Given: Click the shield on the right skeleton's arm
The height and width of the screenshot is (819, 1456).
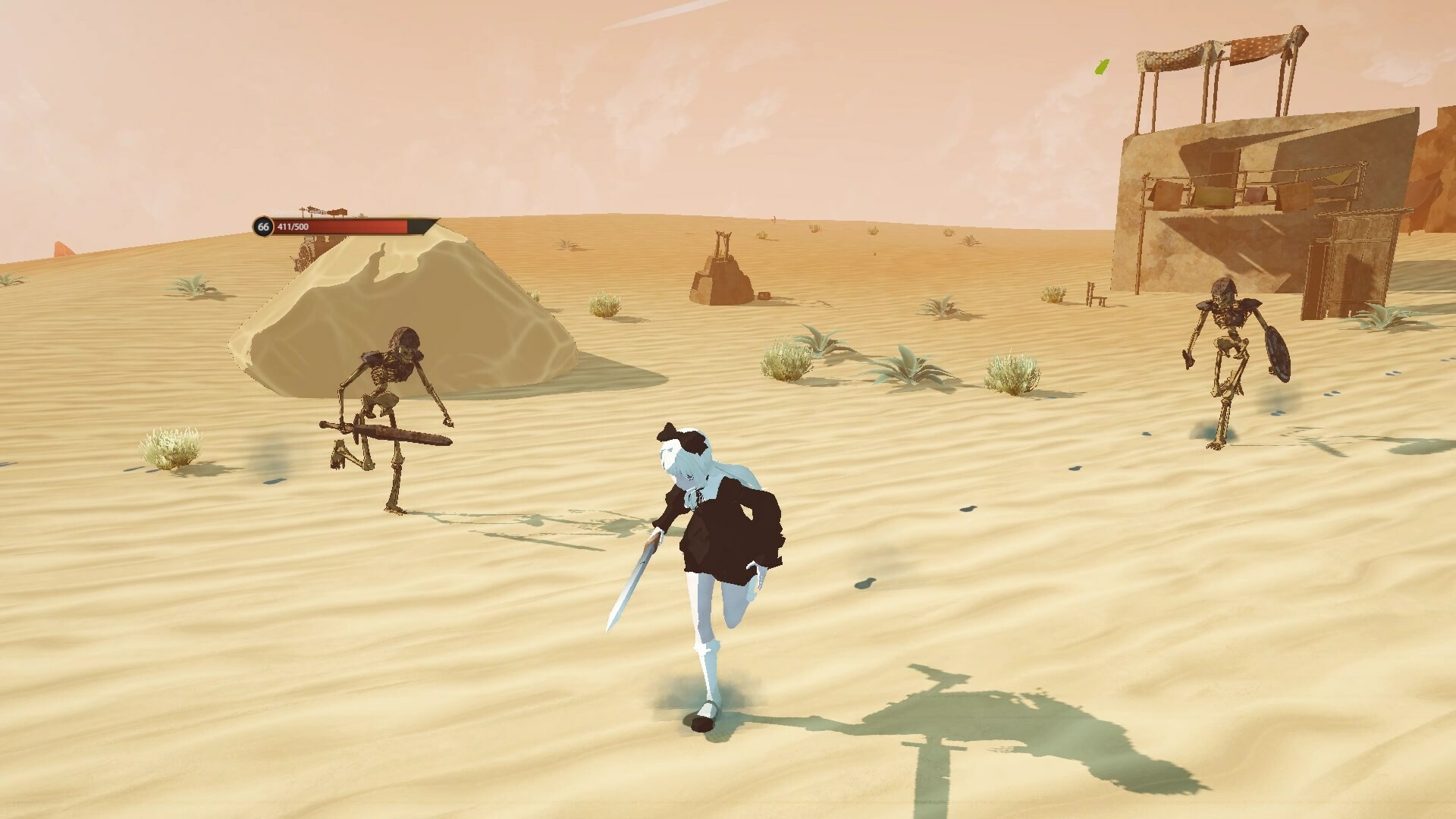Looking at the screenshot, I should [1277, 353].
